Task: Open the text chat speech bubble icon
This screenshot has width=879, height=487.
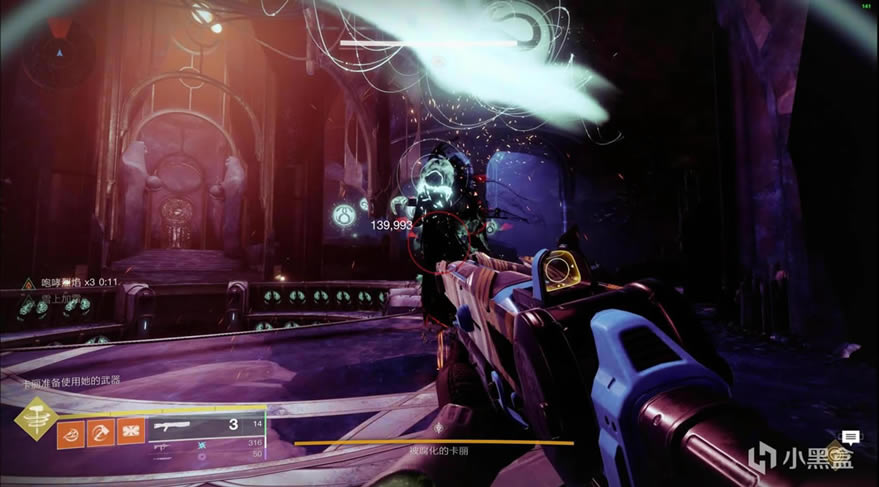Action: [850, 437]
